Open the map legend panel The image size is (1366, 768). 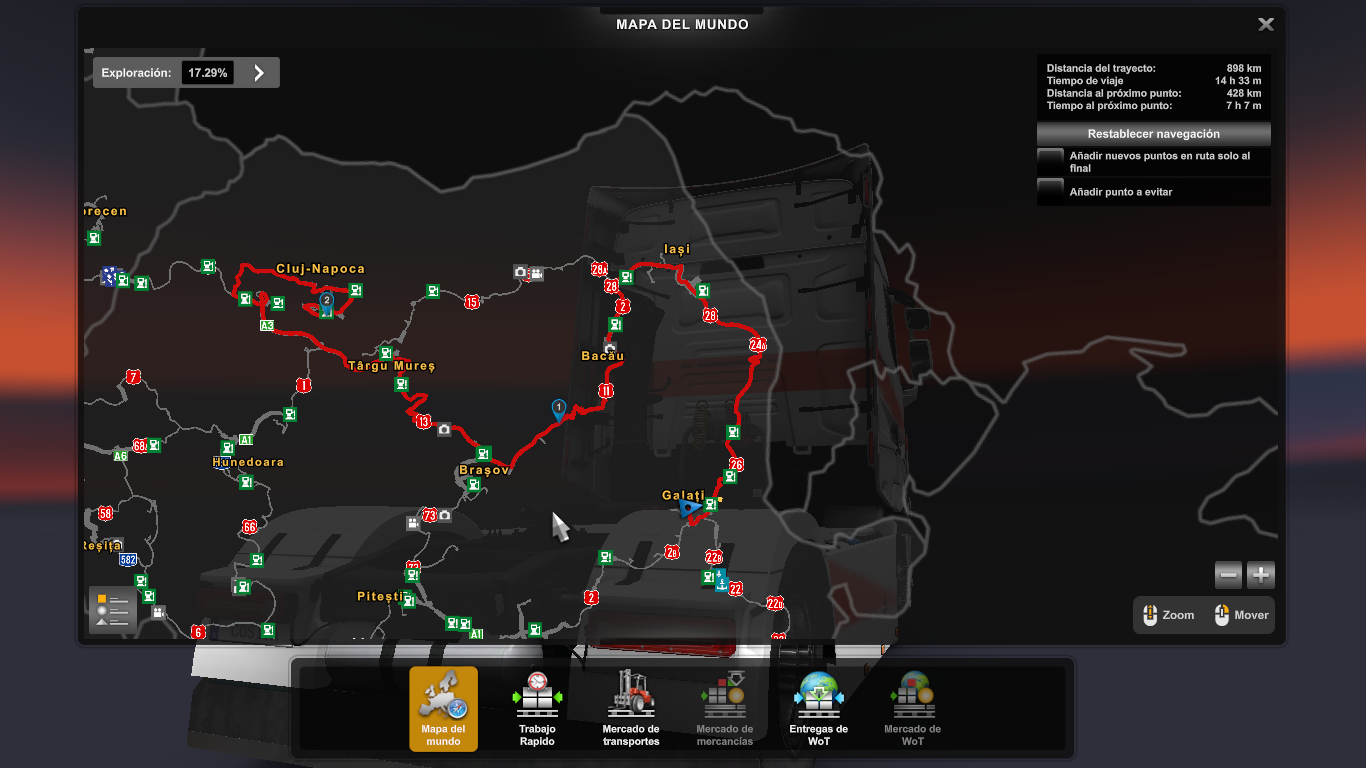click(x=112, y=609)
